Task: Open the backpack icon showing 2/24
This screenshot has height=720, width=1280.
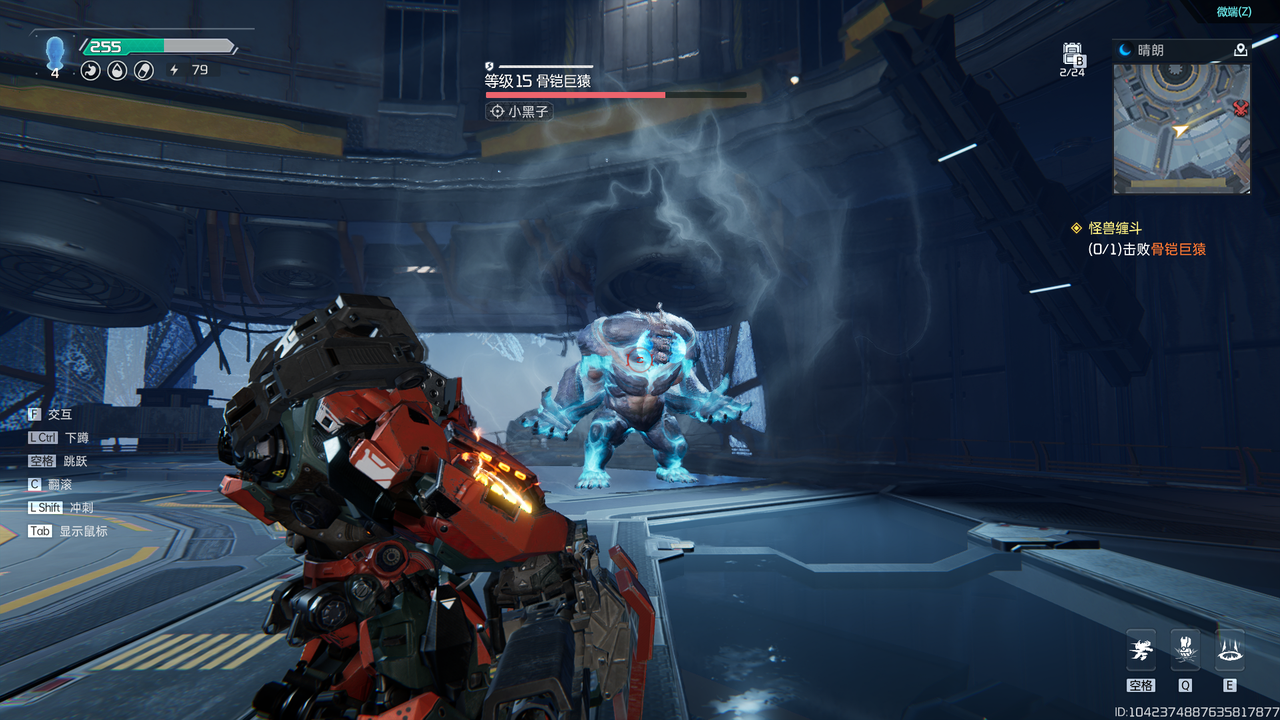Action: pyautogui.click(x=1072, y=56)
